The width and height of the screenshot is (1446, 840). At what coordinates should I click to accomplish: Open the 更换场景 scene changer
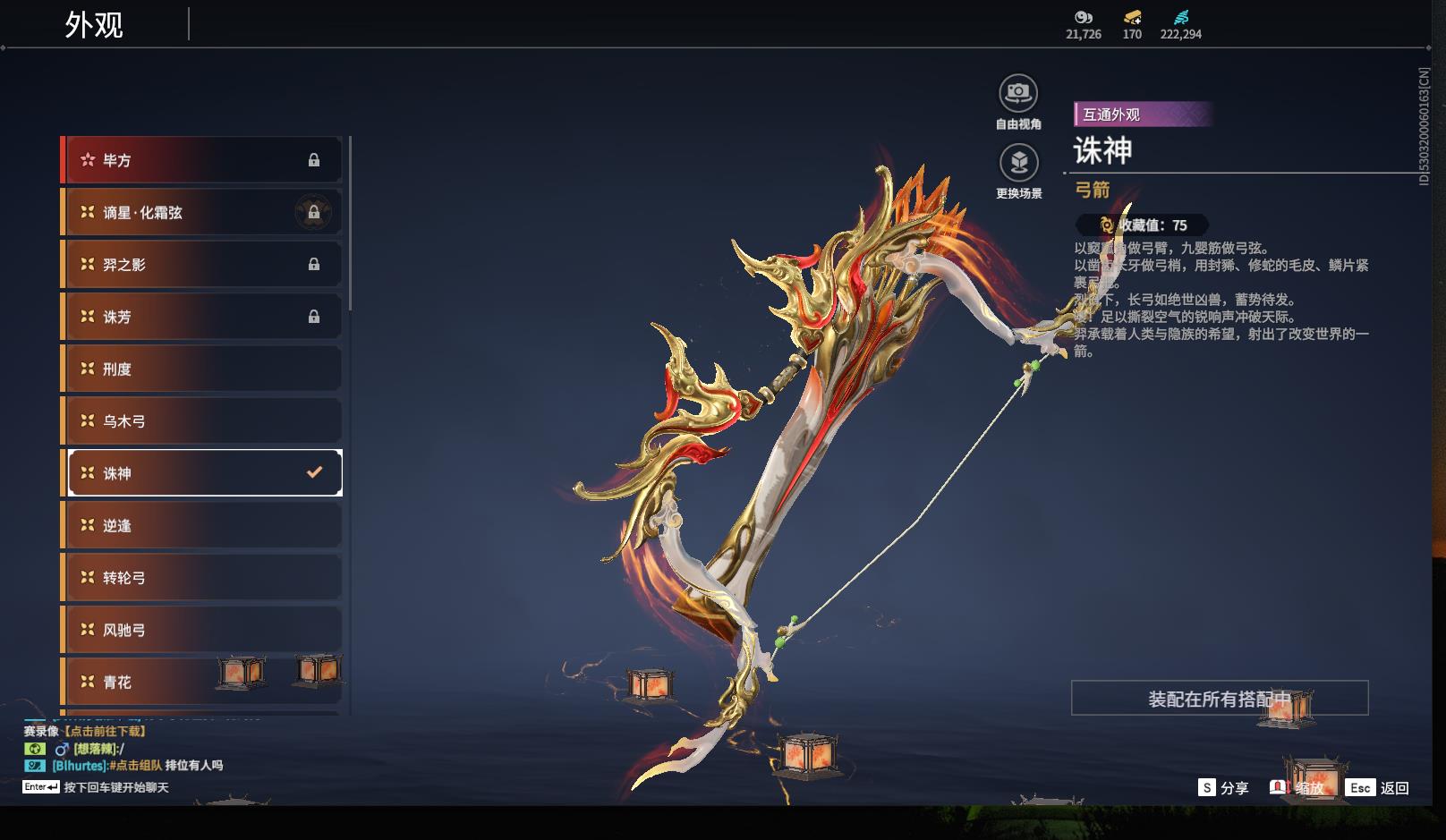(x=1018, y=163)
